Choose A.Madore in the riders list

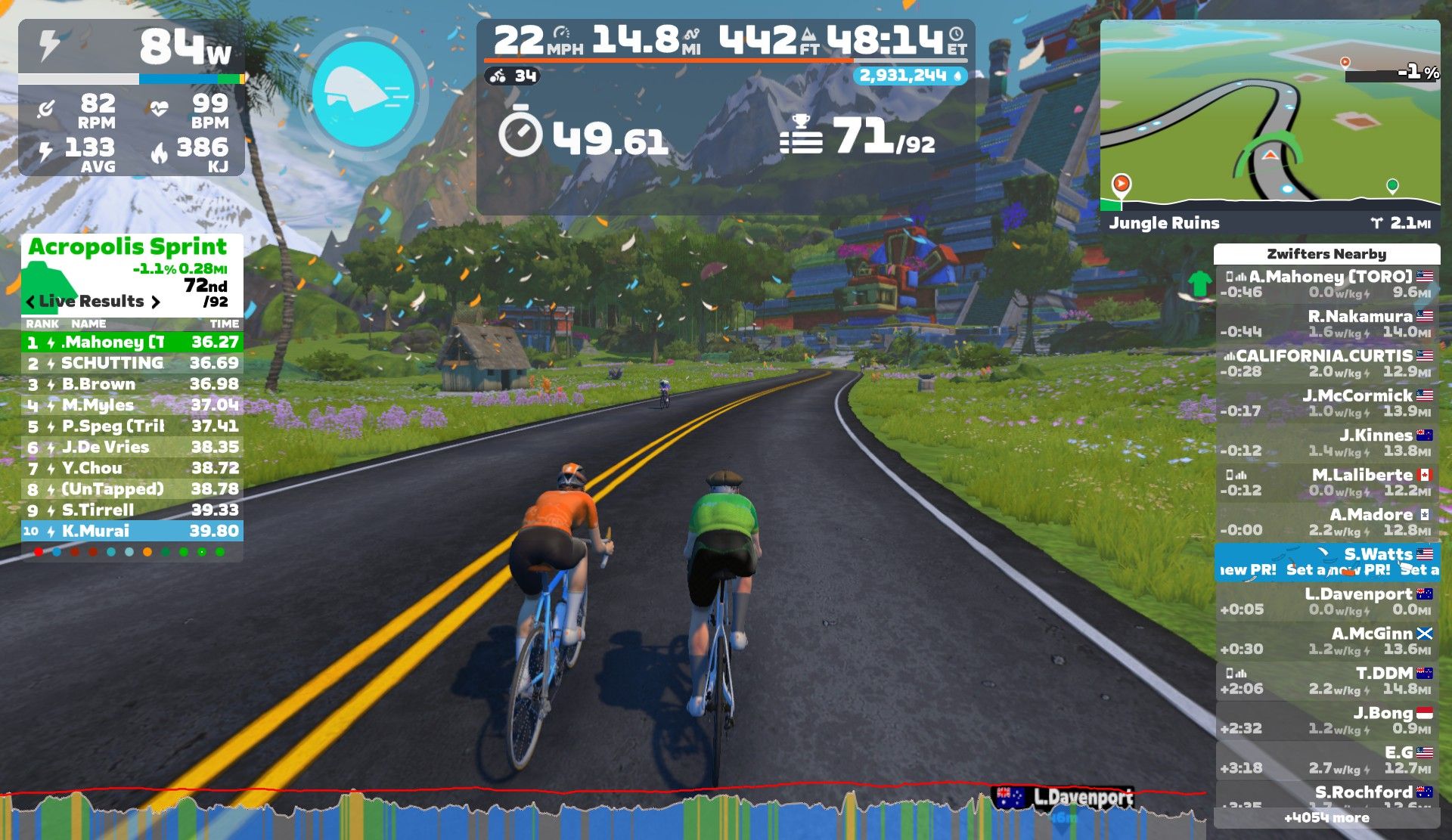click(x=1327, y=522)
